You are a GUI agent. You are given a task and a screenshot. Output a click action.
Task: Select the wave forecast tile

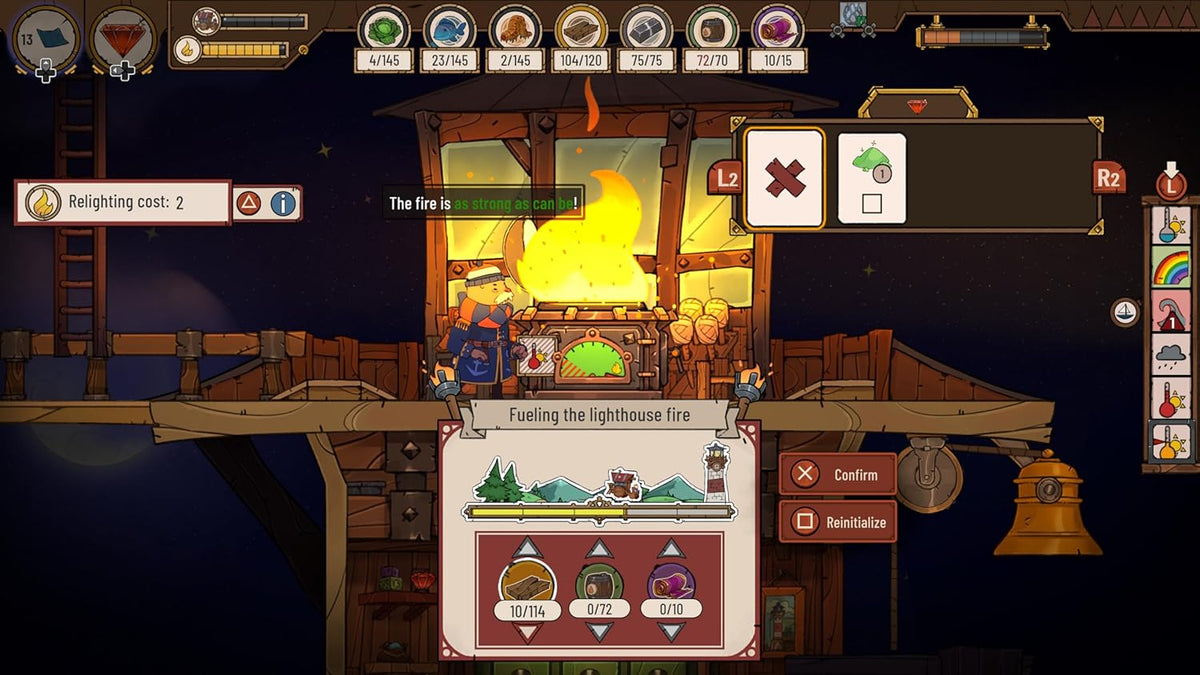coord(1171,311)
